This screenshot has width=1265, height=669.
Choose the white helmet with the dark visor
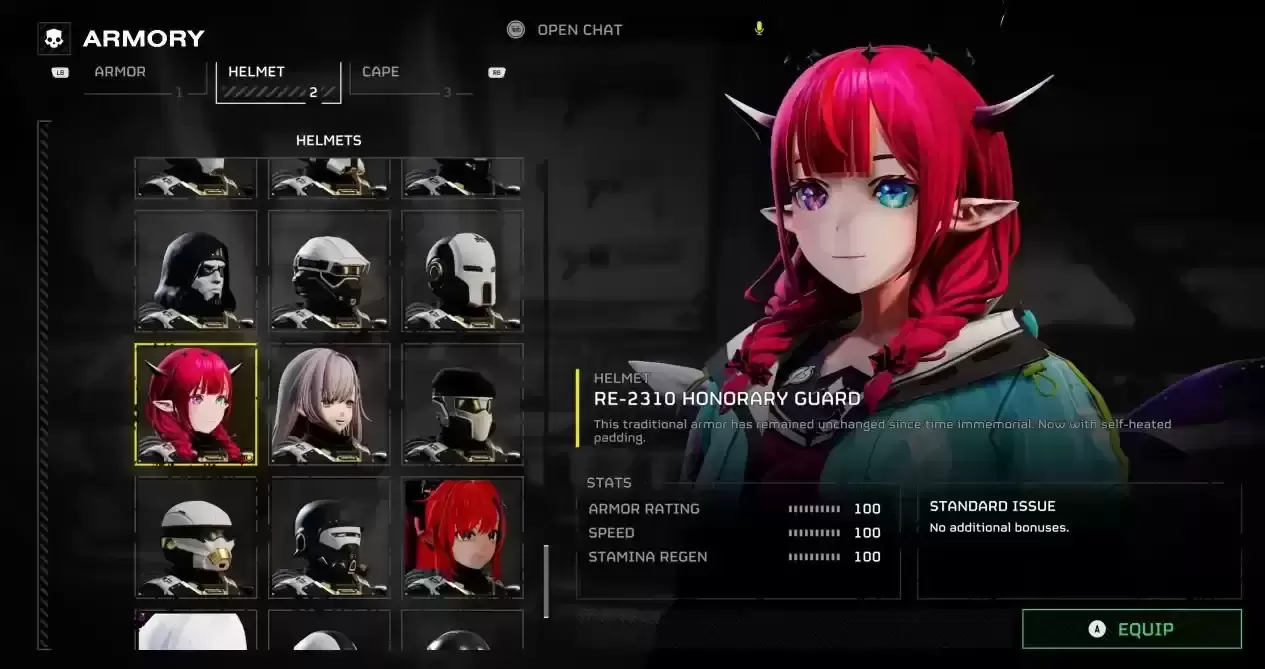(x=329, y=270)
